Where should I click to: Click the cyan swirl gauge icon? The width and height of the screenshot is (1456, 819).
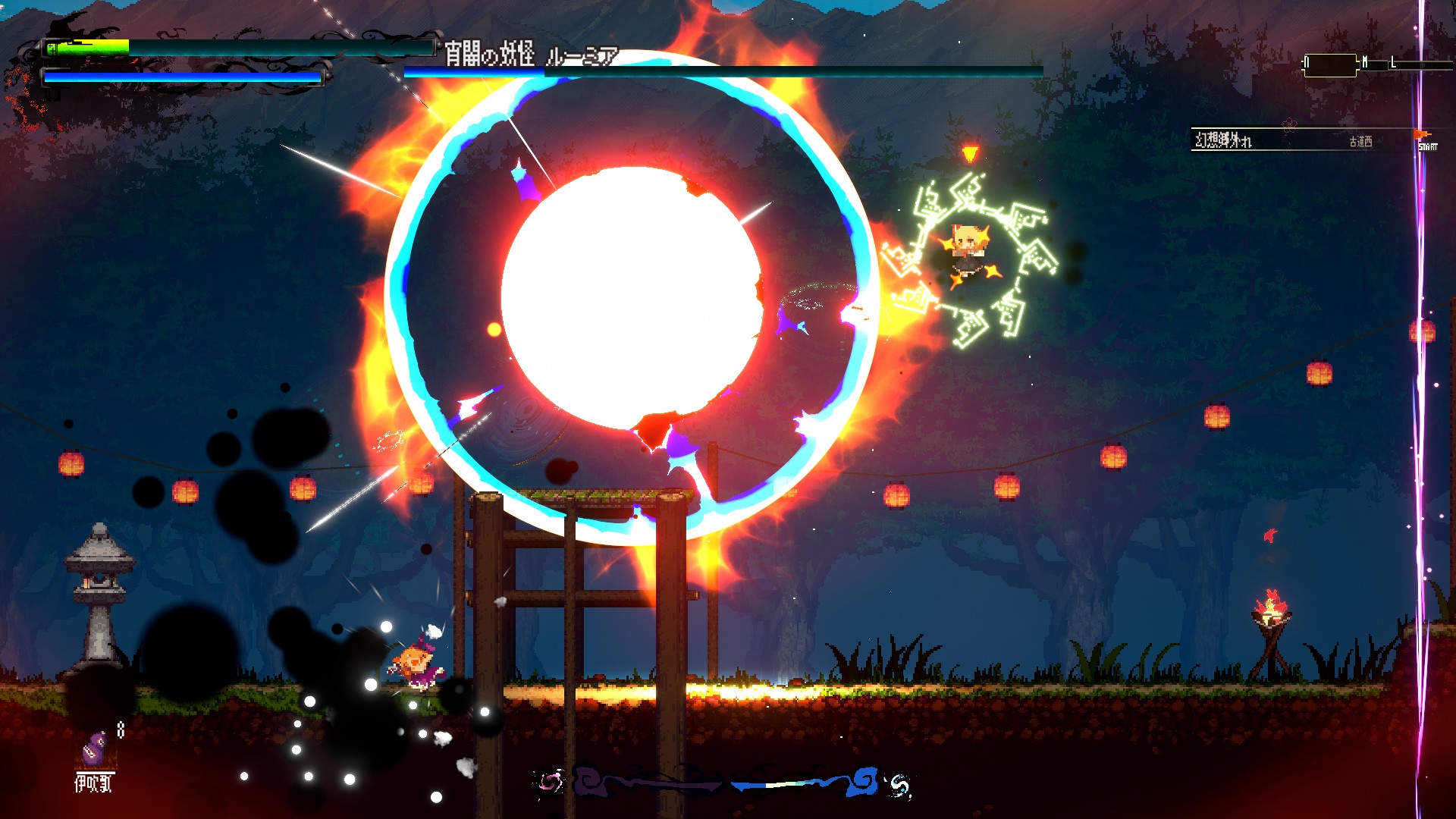899,786
